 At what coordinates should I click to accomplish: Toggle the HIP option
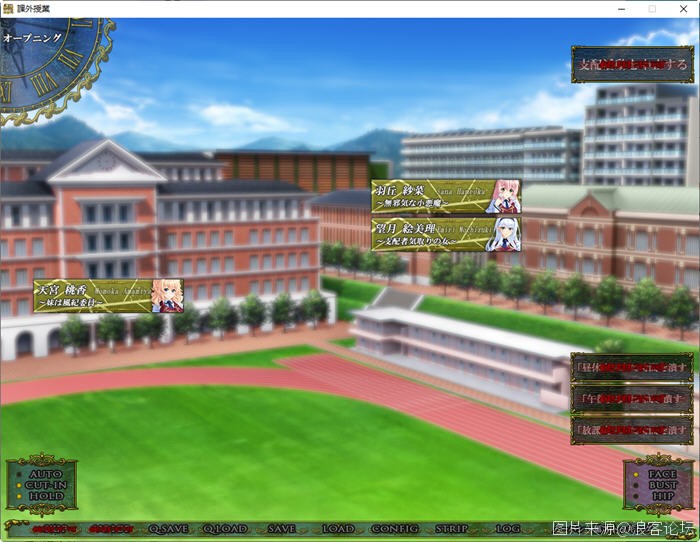(x=661, y=495)
